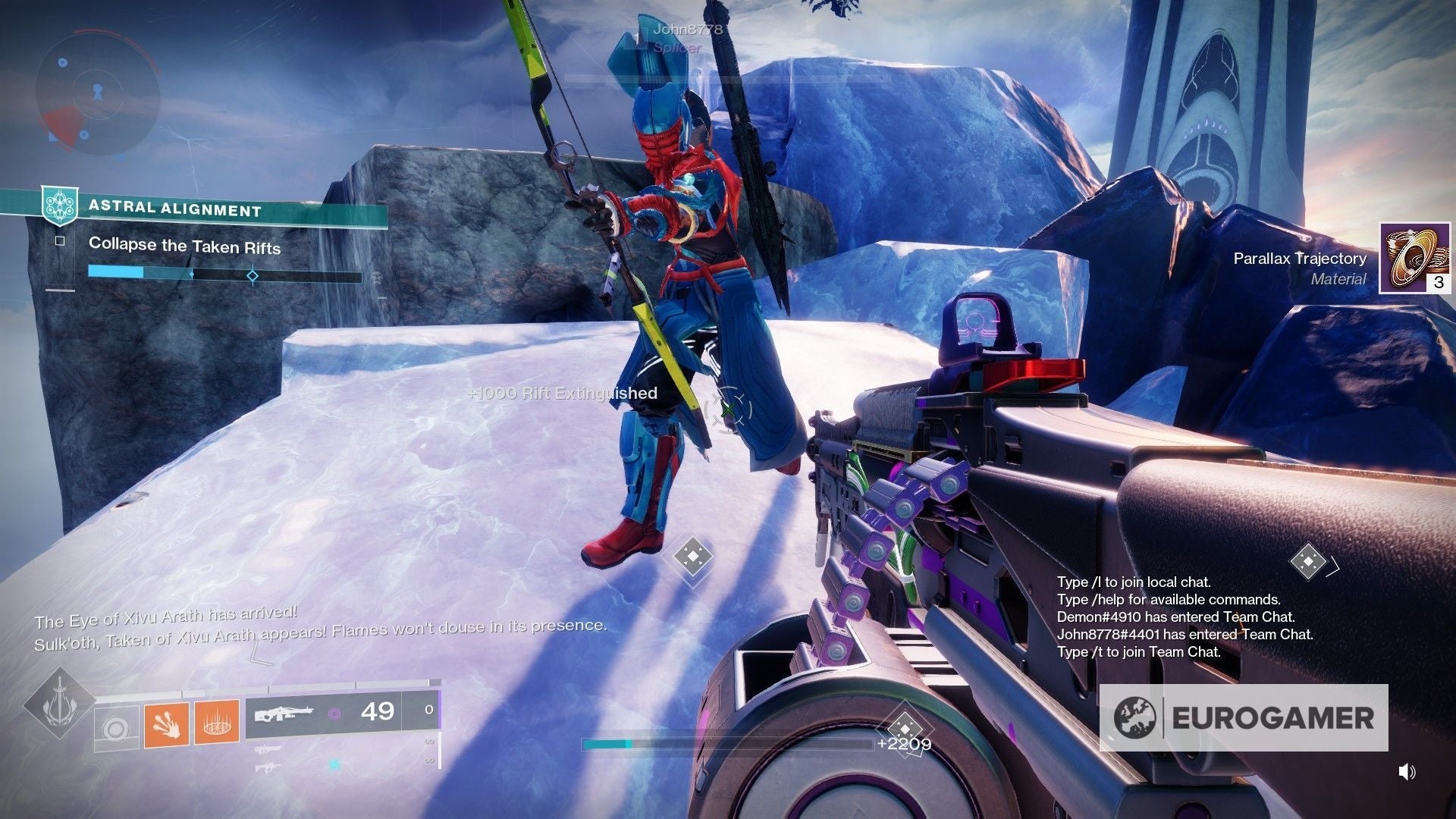
Task: Click the class ability circle indicator
Action: point(118,730)
